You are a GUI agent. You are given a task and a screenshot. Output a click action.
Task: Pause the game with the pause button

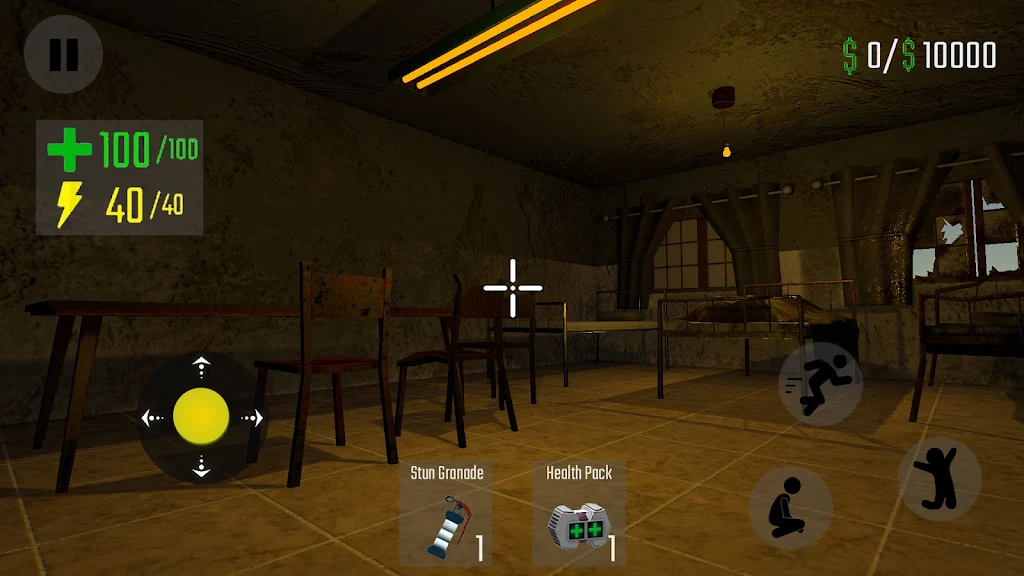(63, 54)
